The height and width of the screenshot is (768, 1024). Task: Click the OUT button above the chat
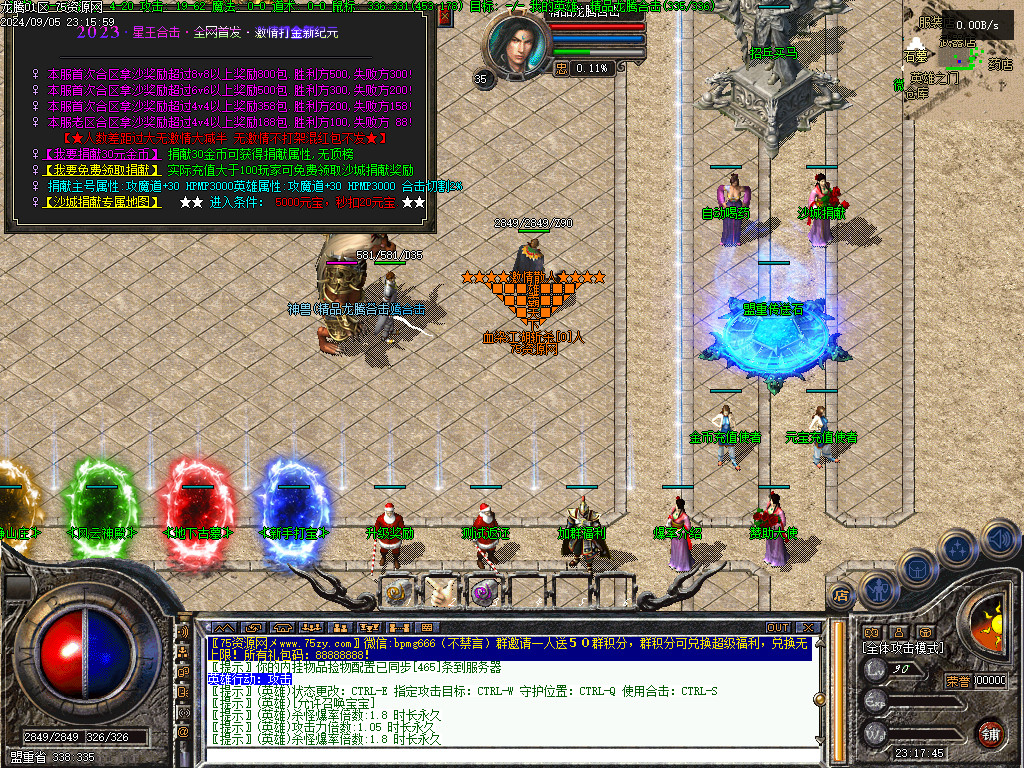[778, 628]
